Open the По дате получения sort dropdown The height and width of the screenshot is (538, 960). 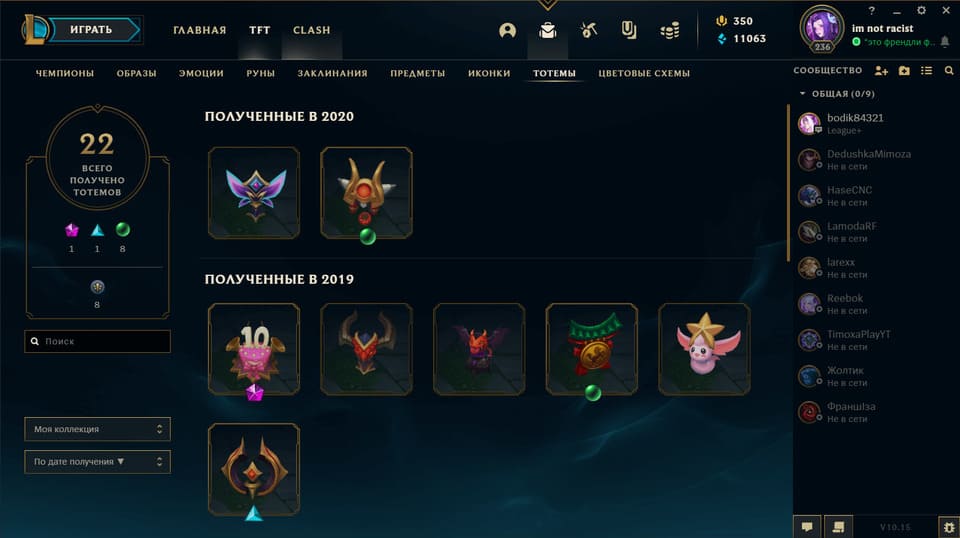click(x=97, y=462)
